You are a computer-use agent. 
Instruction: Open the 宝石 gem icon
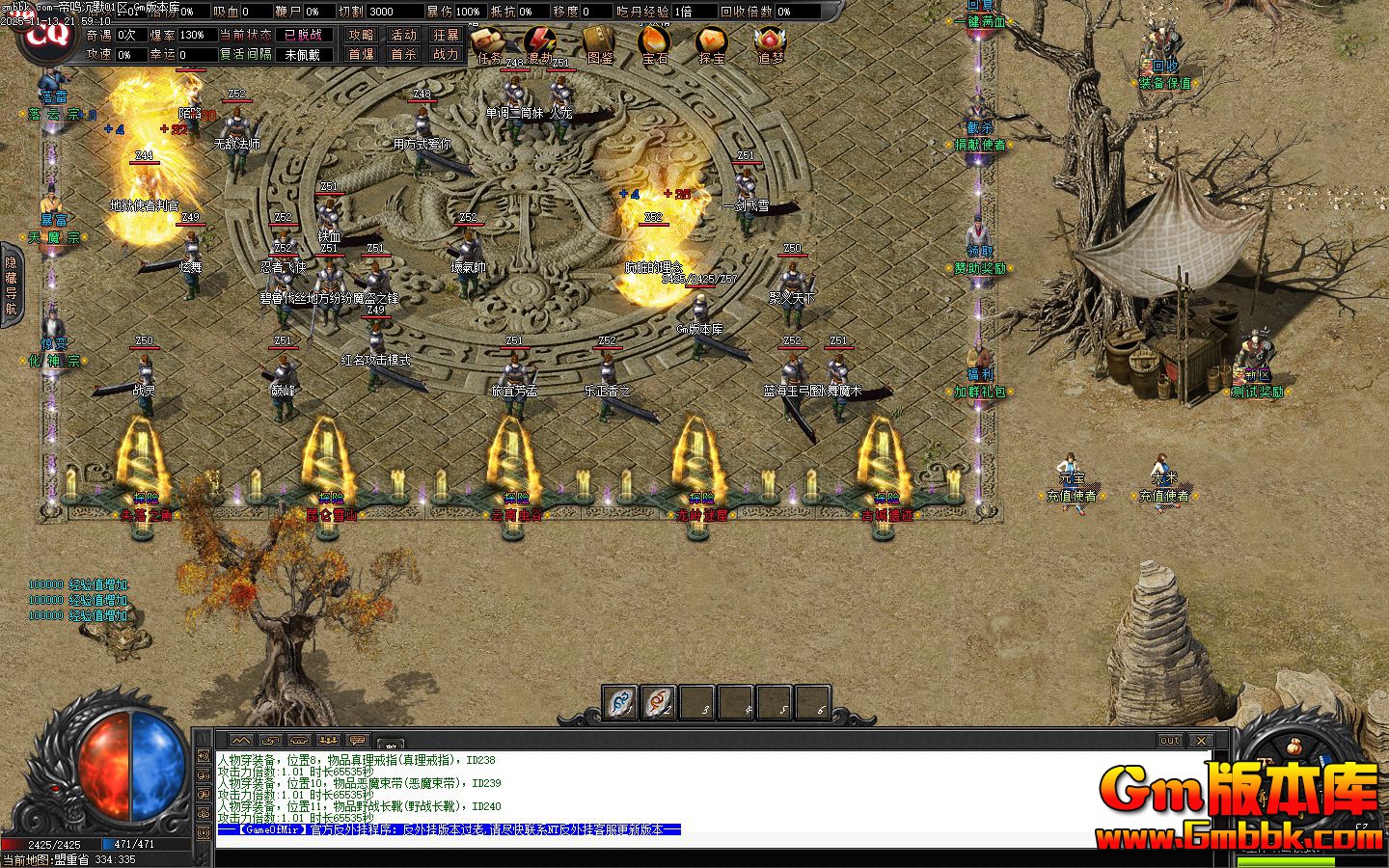coord(655,41)
